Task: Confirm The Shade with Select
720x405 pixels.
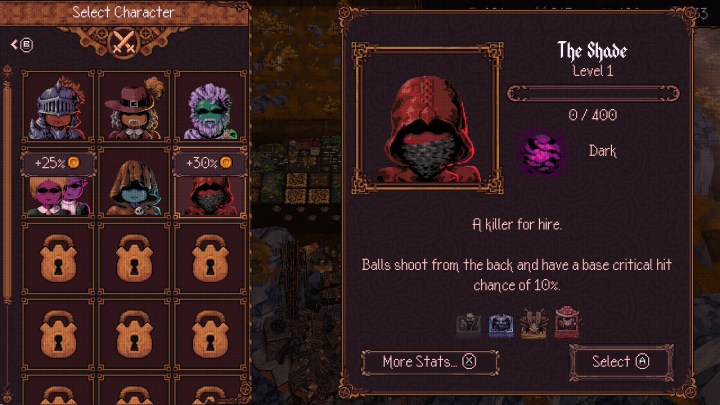Action: tap(620, 361)
